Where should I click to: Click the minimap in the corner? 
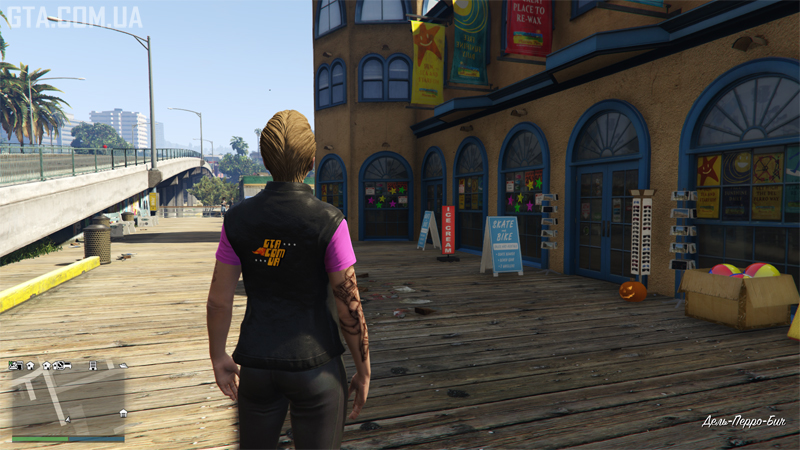pos(68,402)
